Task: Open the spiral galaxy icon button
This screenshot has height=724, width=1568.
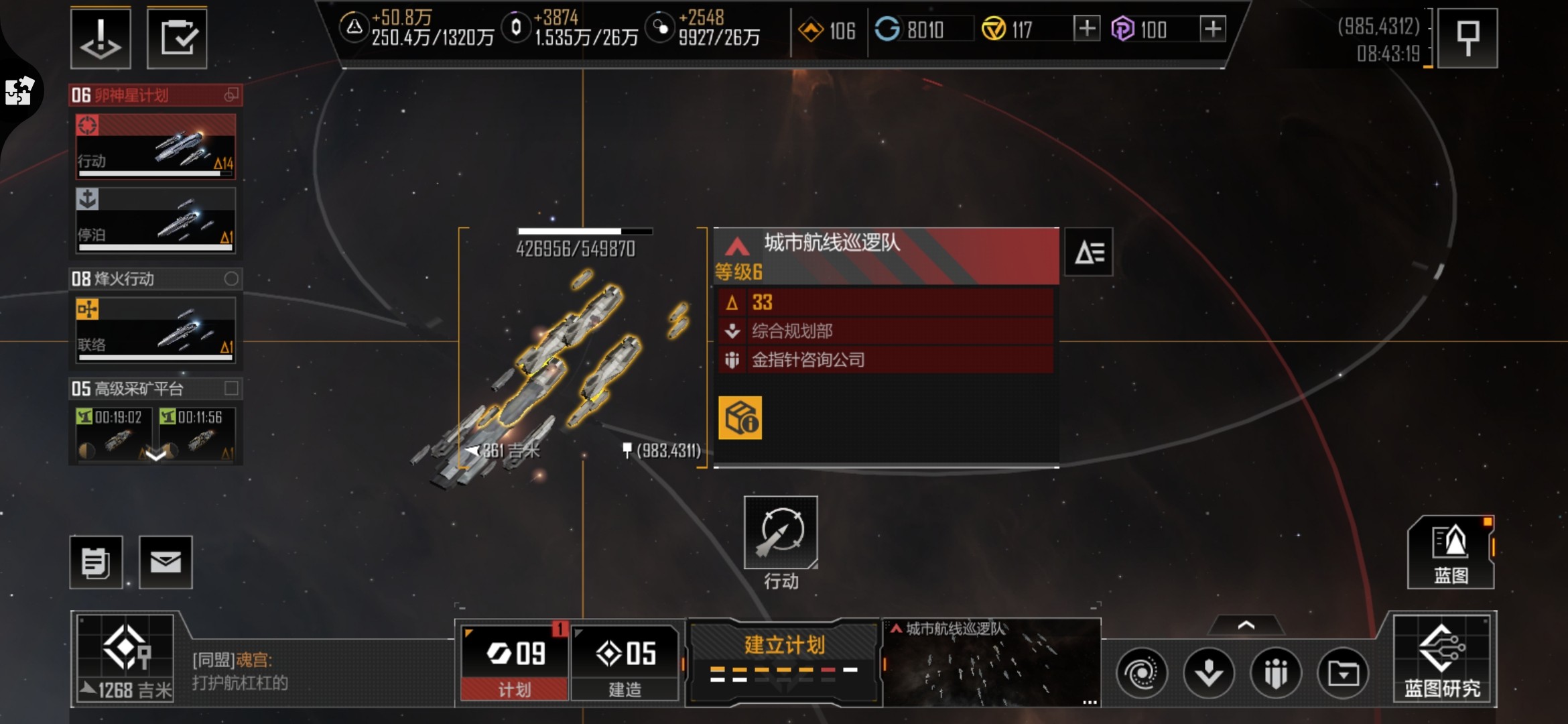Action: point(1142,672)
